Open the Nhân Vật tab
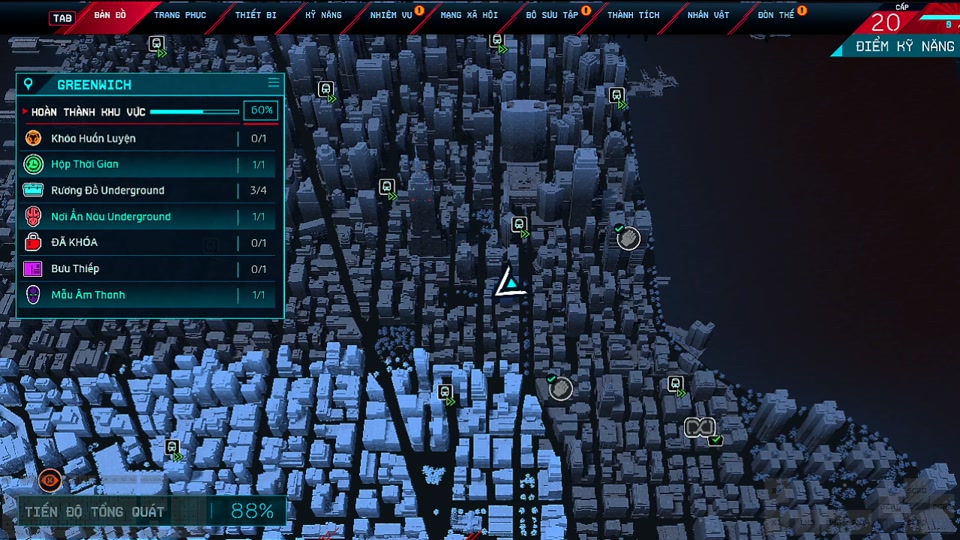 tap(708, 16)
